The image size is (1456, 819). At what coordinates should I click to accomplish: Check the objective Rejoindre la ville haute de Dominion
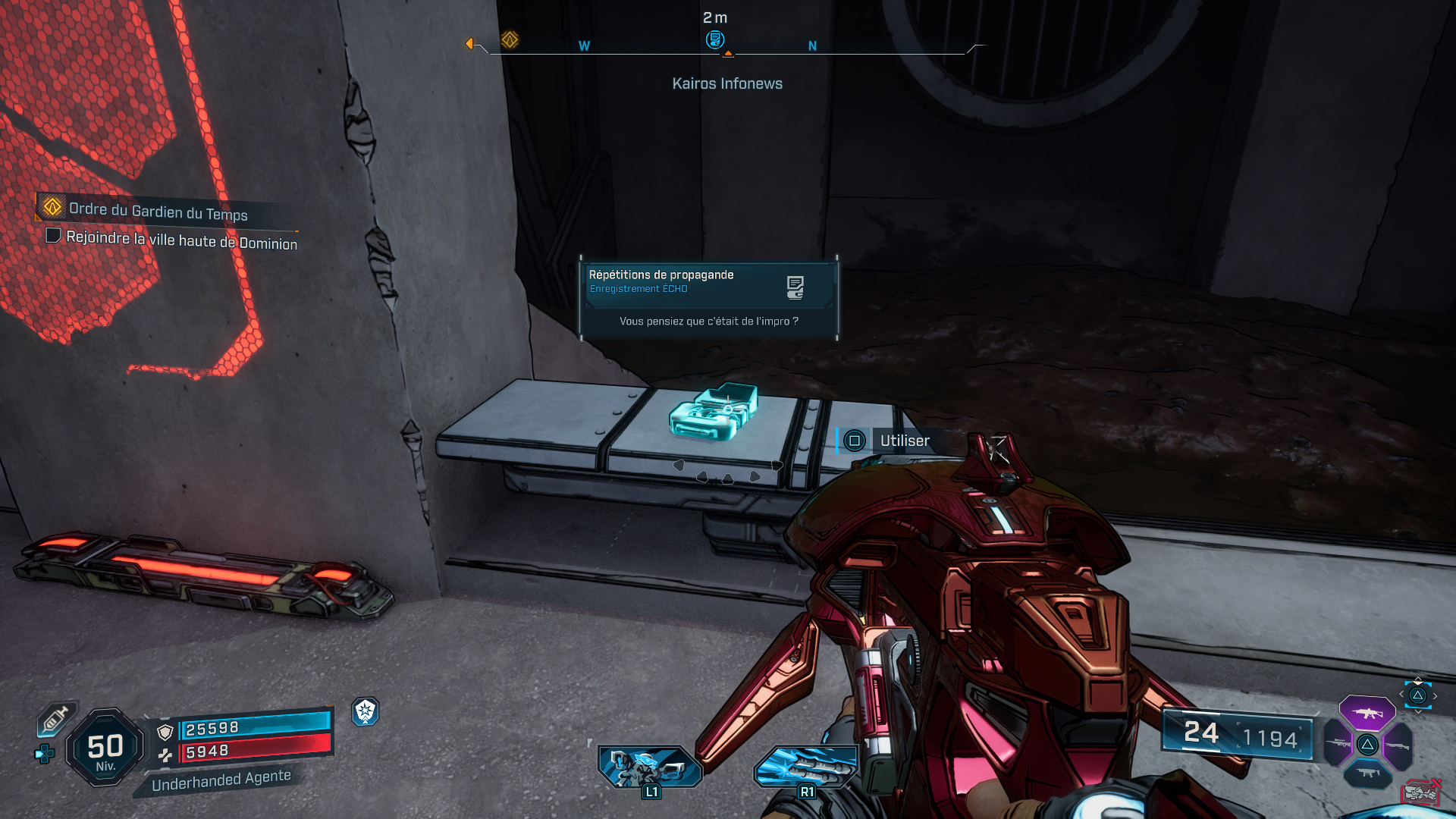[x=53, y=236]
